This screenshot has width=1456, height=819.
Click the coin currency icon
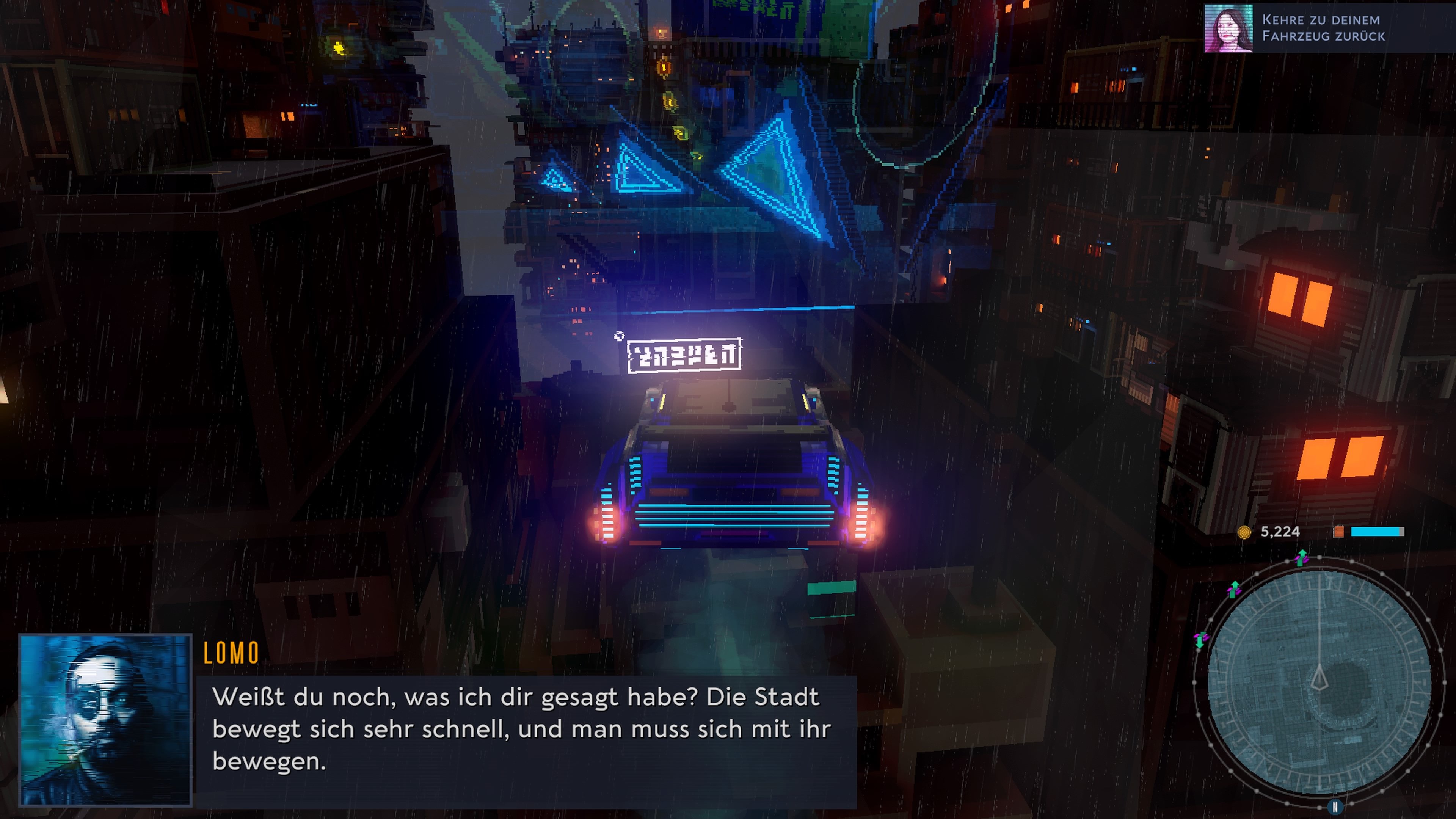[1244, 532]
